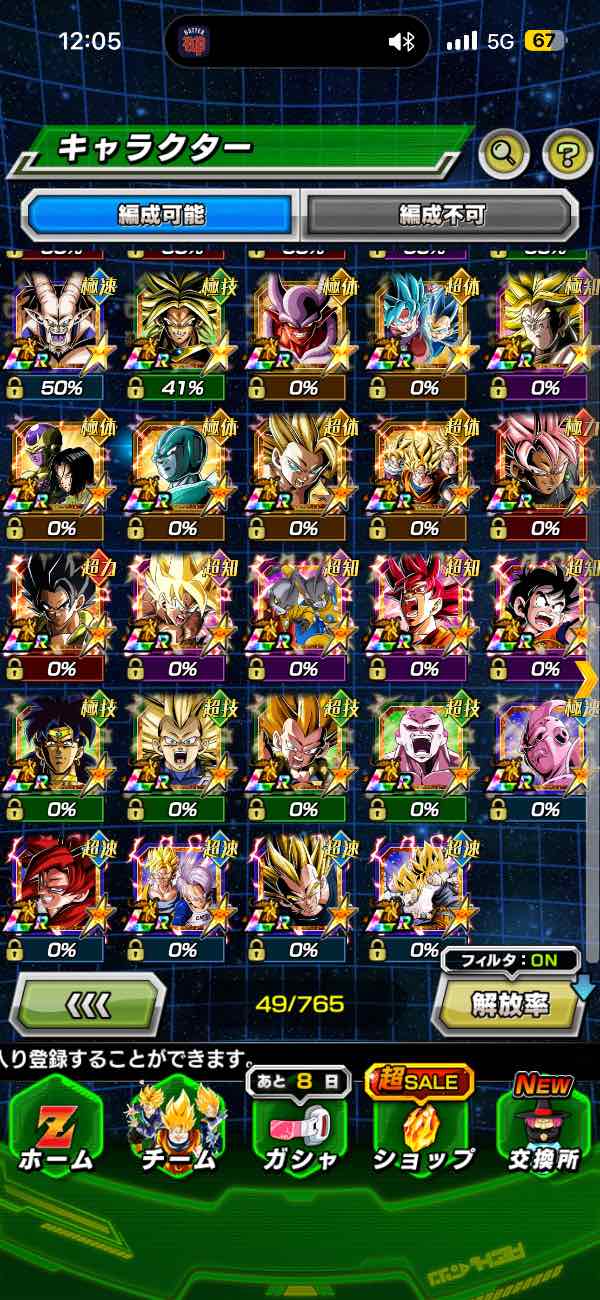Switch to the 編成不可 tab
This screenshot has height=1300, width=600.
pyautogui.click(x=441, y=214)
